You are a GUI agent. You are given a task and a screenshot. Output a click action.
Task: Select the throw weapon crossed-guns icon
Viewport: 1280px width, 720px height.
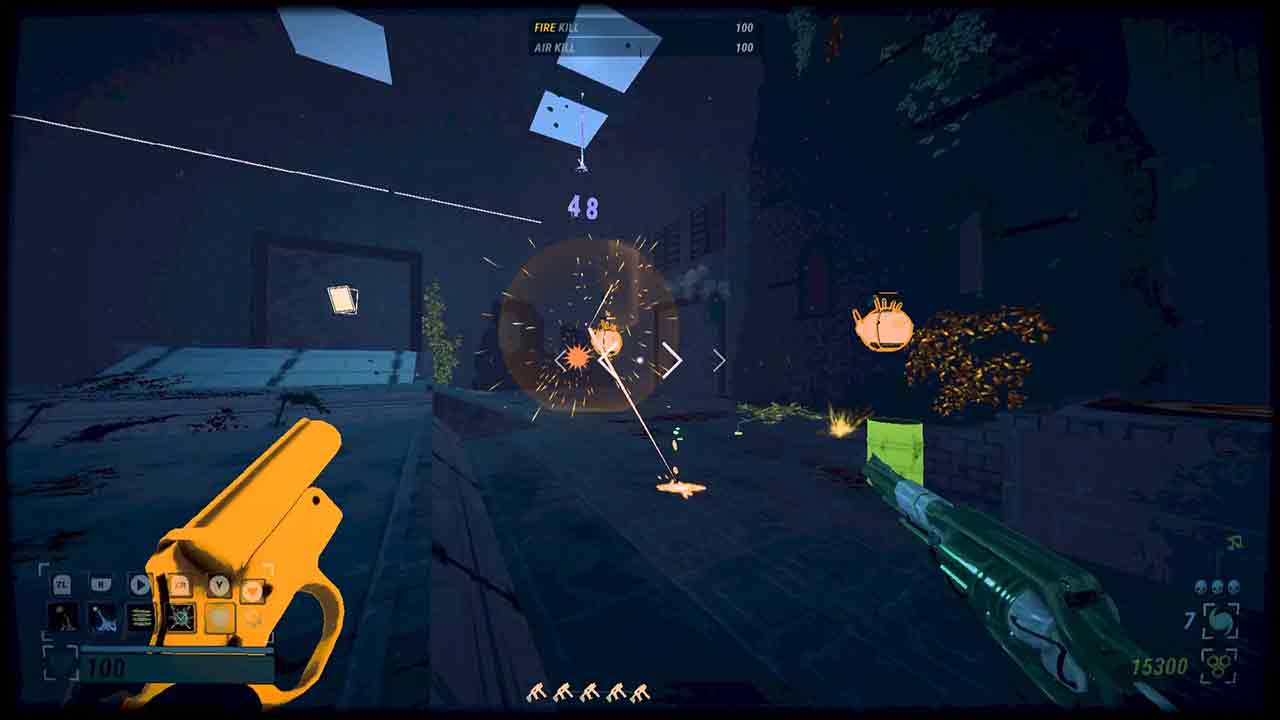(182, 618)
